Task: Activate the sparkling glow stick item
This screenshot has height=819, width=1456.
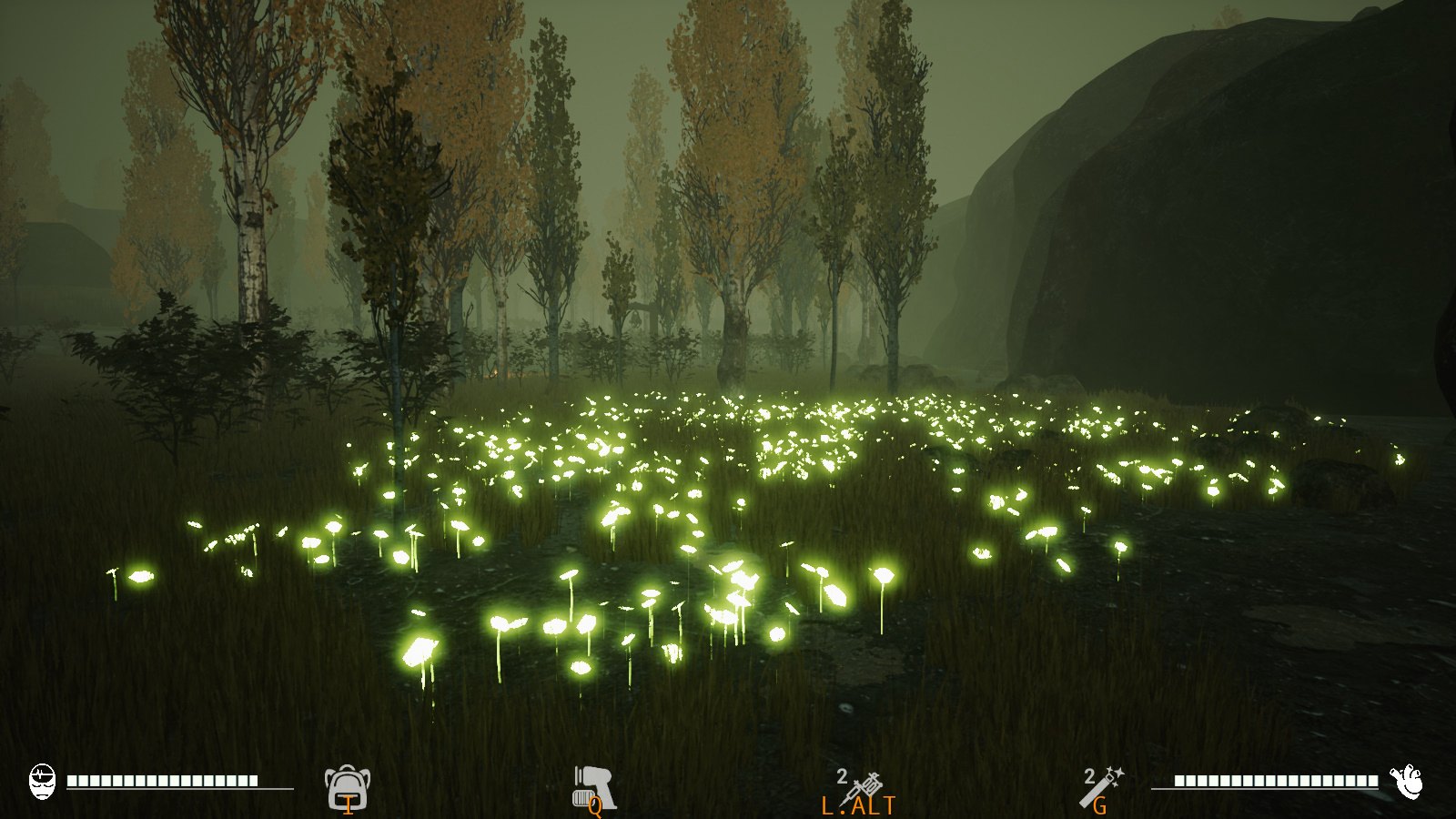Action: pos(1103,786)
